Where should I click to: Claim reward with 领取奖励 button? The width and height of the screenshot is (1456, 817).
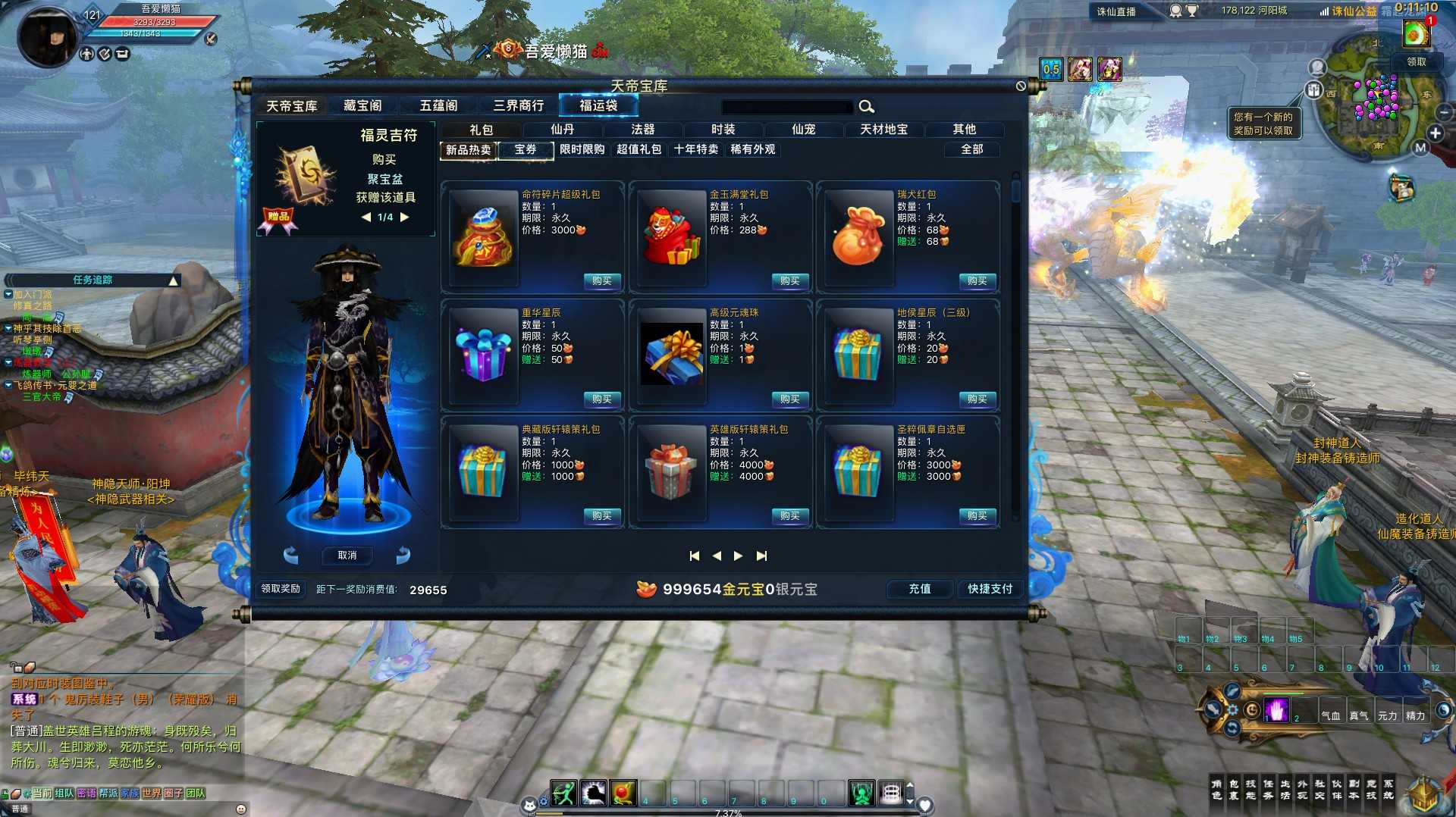coord(281,589)
